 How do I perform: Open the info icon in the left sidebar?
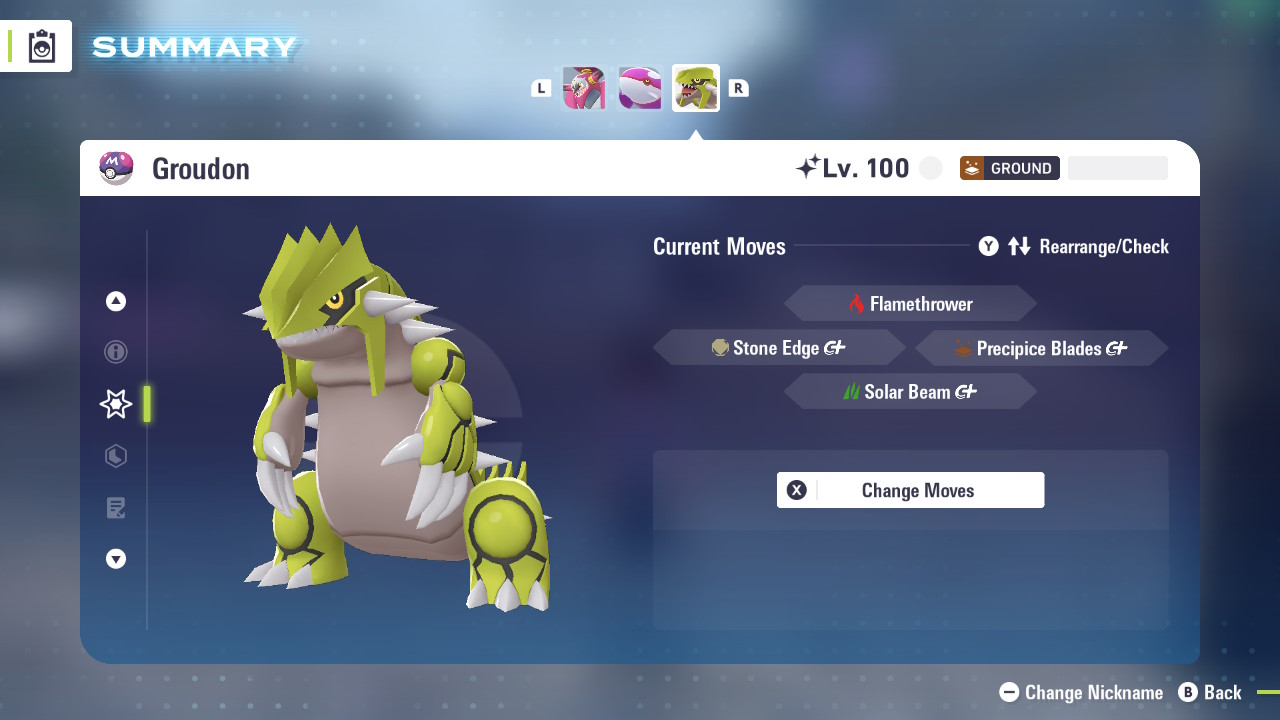point(116,352)
